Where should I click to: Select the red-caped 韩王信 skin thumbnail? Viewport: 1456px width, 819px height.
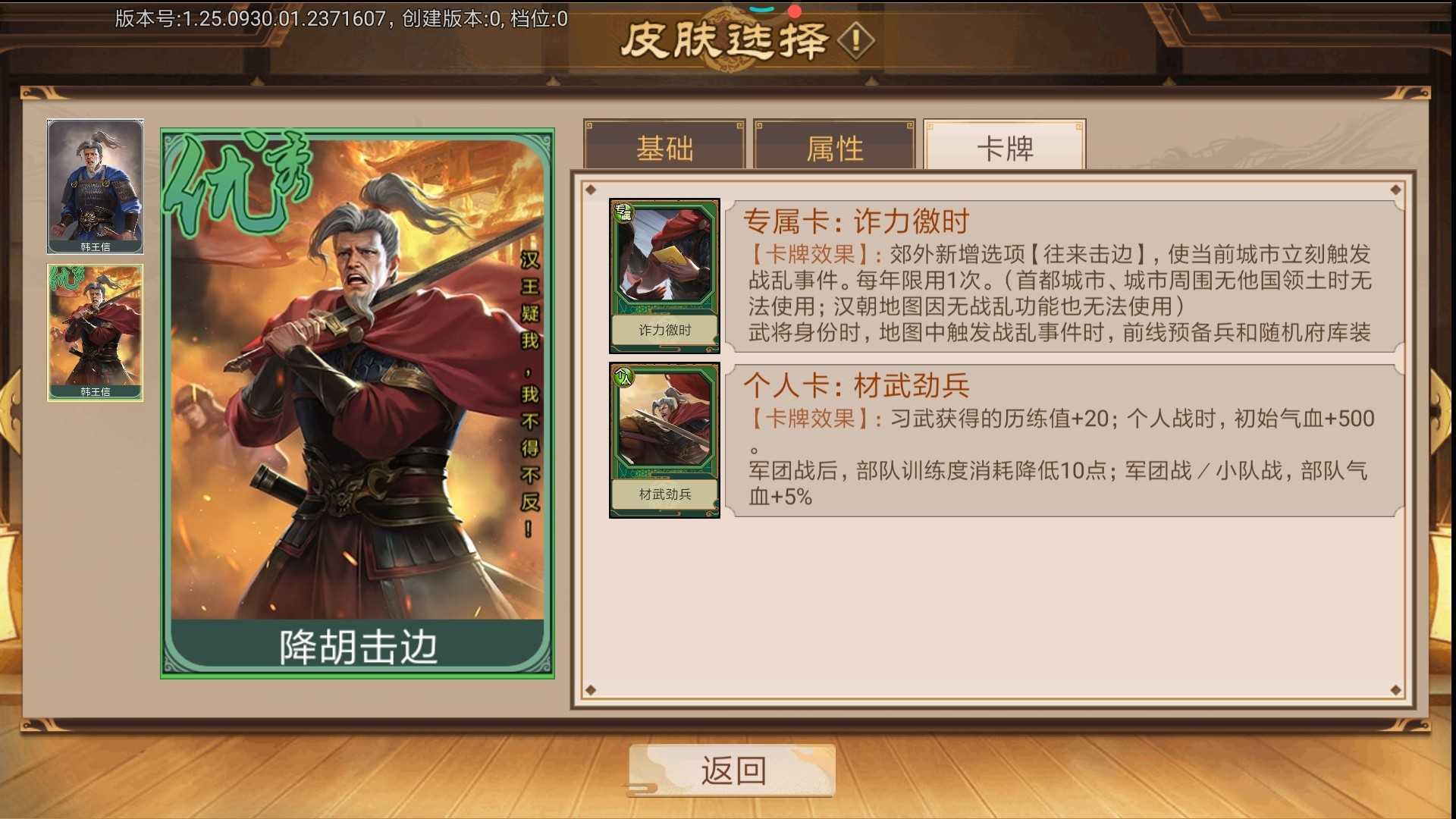pyautogui.click(x=96, y=331)
